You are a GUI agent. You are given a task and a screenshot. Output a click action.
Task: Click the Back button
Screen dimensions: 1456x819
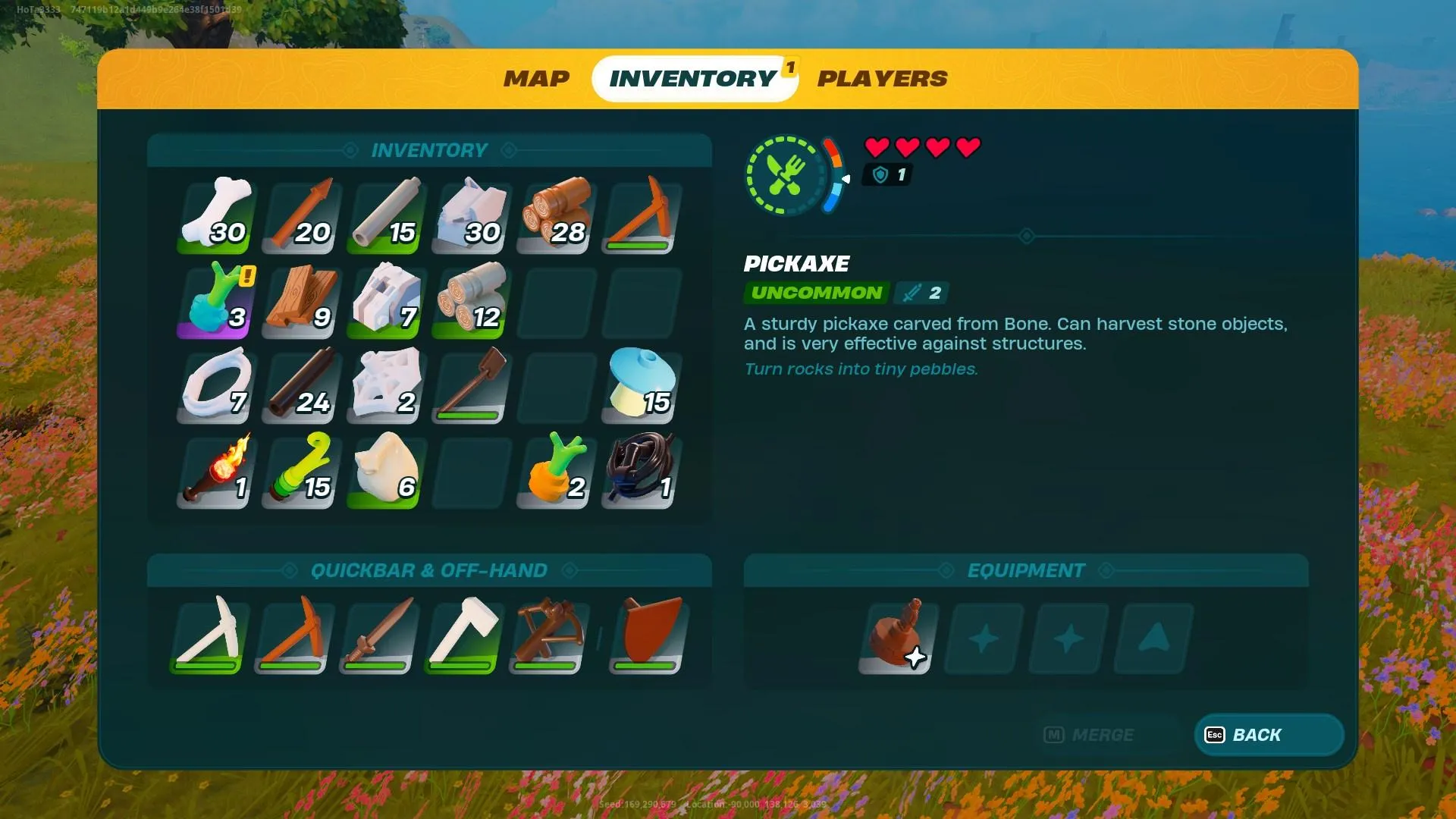coord(1269,735)
